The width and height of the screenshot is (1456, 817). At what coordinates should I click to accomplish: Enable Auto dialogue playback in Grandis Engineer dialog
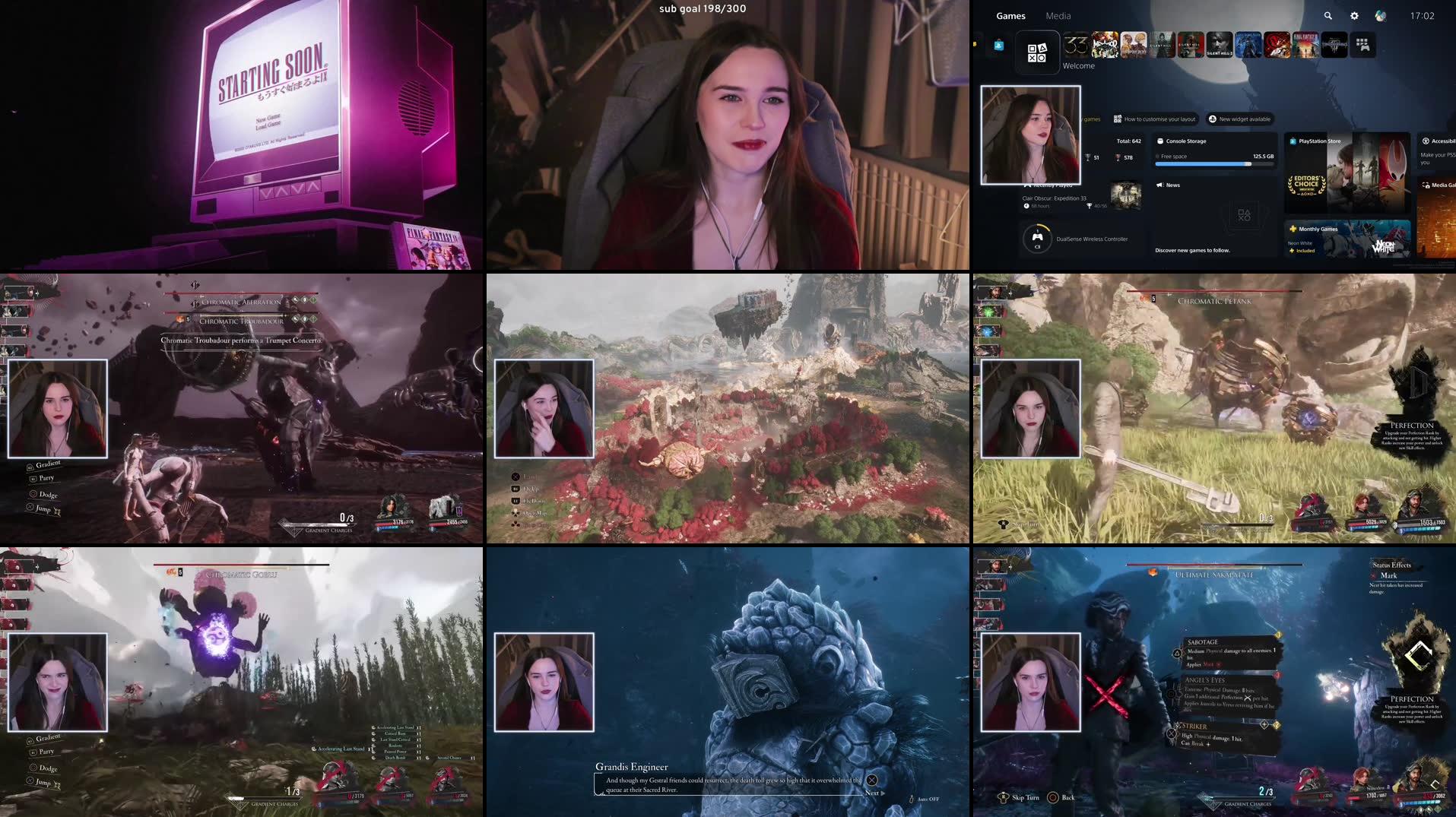pos(927,799)
